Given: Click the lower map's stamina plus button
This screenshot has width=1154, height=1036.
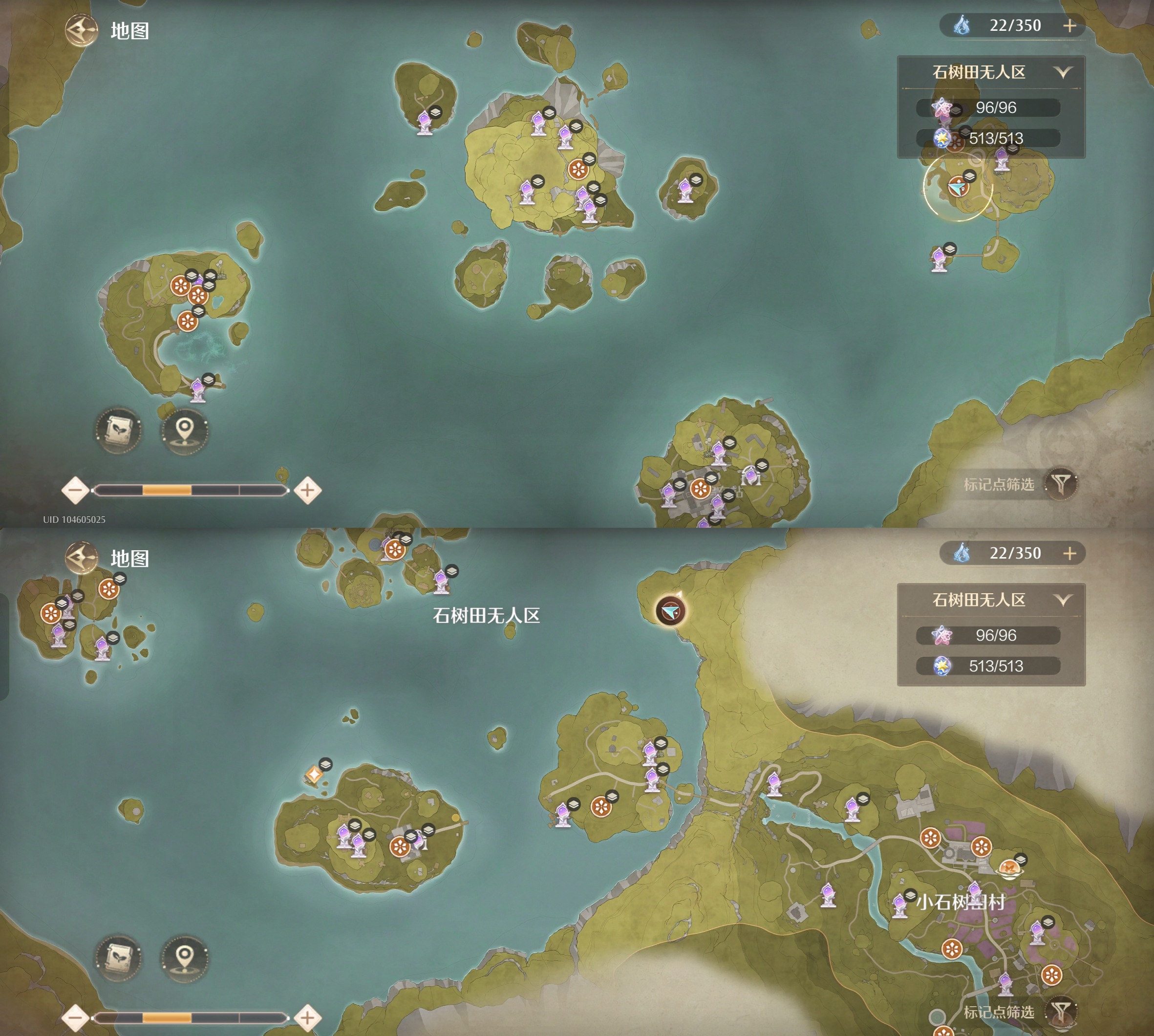Looking at the screenshot, I should click(1070, 553).
